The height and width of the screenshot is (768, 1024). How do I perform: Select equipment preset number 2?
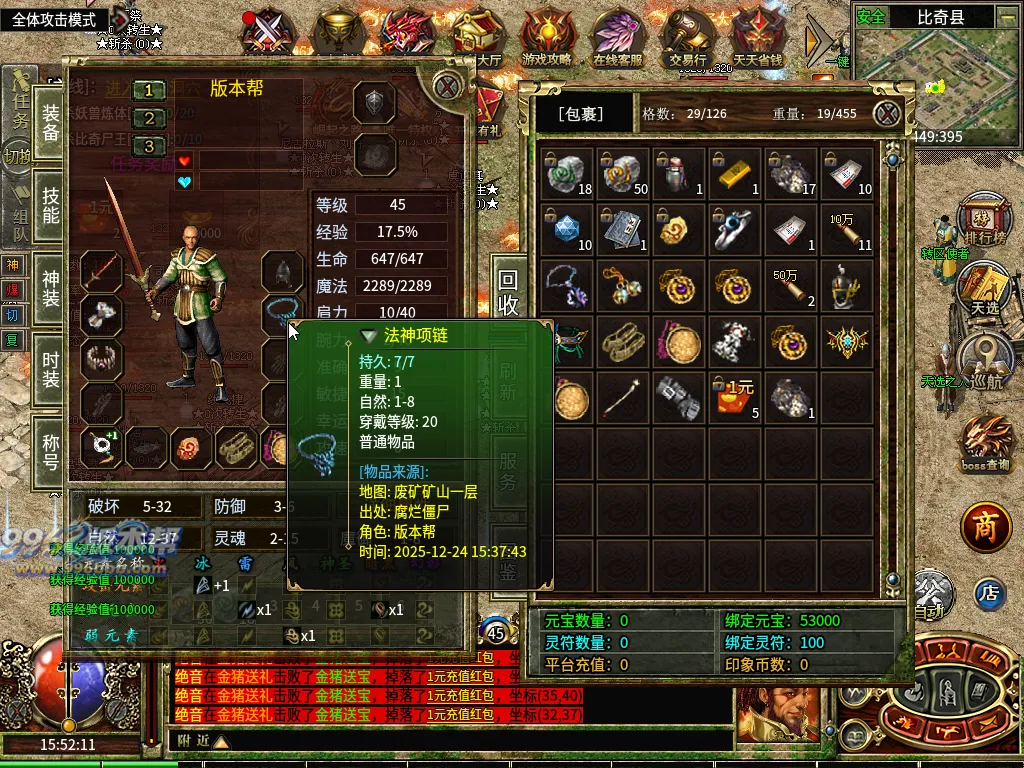tap(149, 118)
